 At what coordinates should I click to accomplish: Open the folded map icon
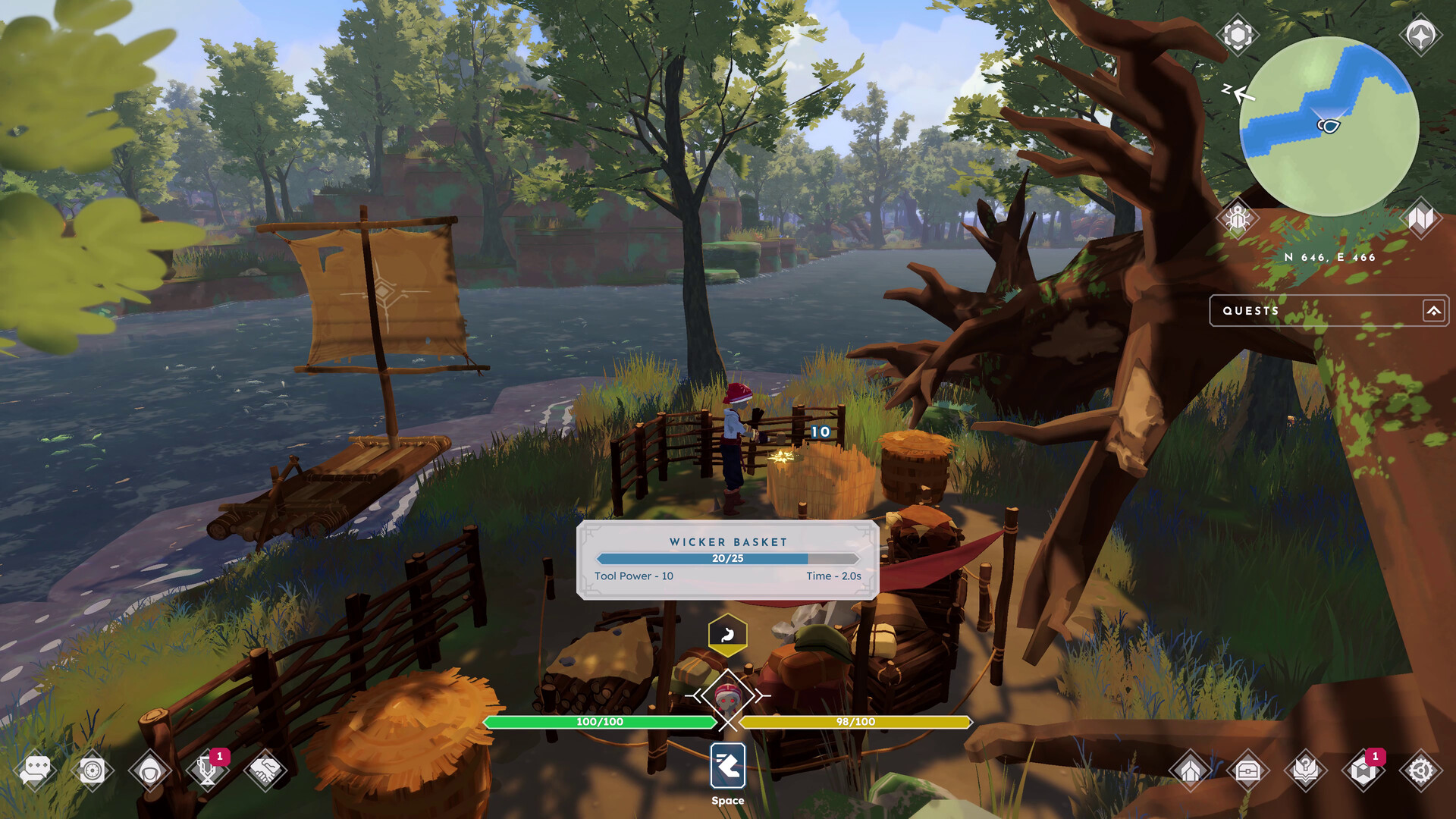point(1420,218)
